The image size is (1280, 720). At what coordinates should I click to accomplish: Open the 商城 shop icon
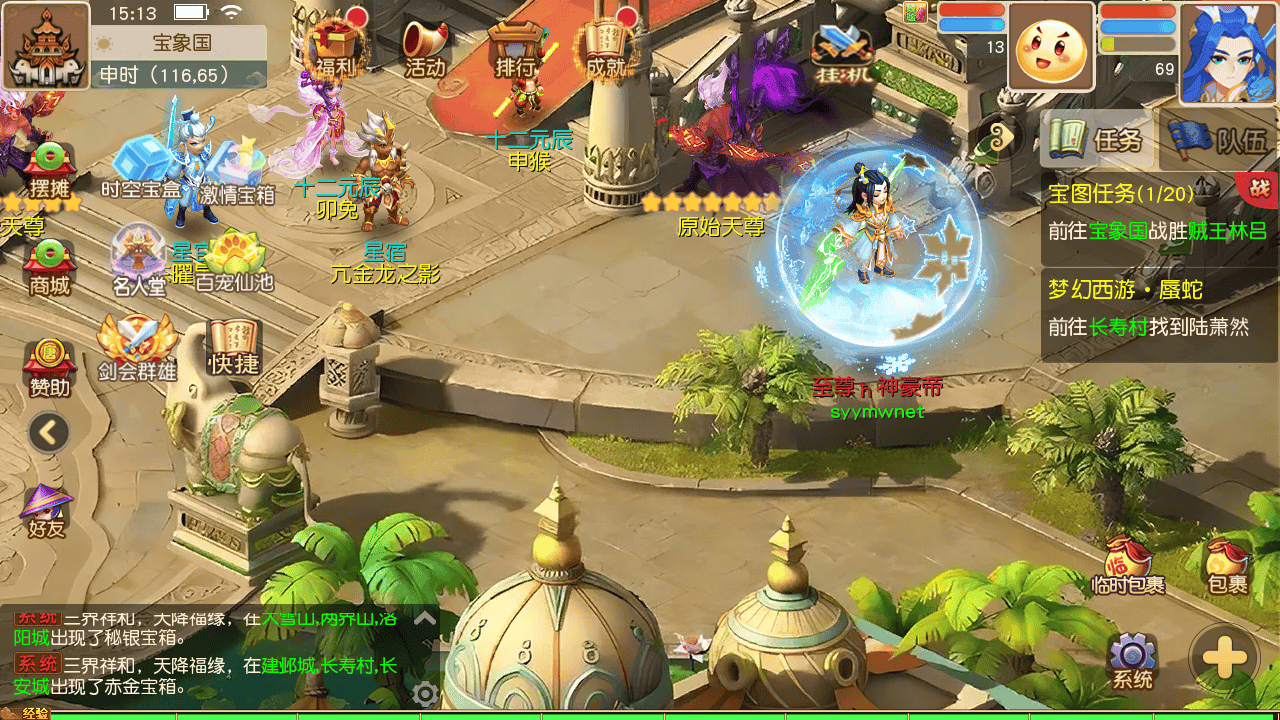[49, 268]
